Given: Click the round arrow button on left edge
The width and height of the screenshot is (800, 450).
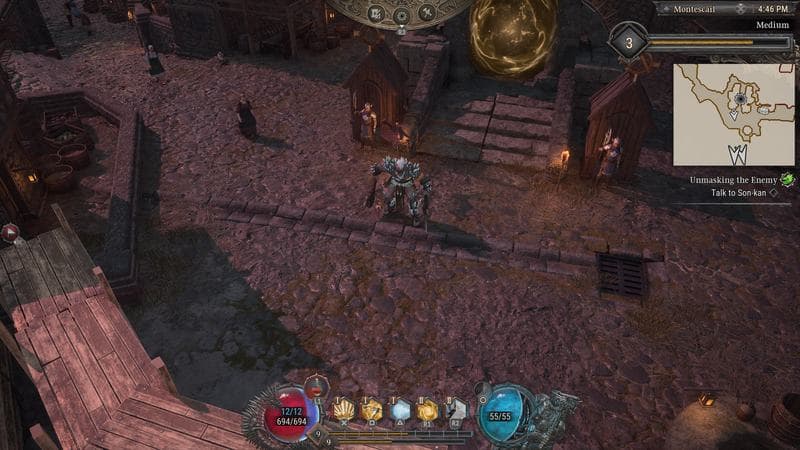Looking at the screenshot, I should [11, 233].
